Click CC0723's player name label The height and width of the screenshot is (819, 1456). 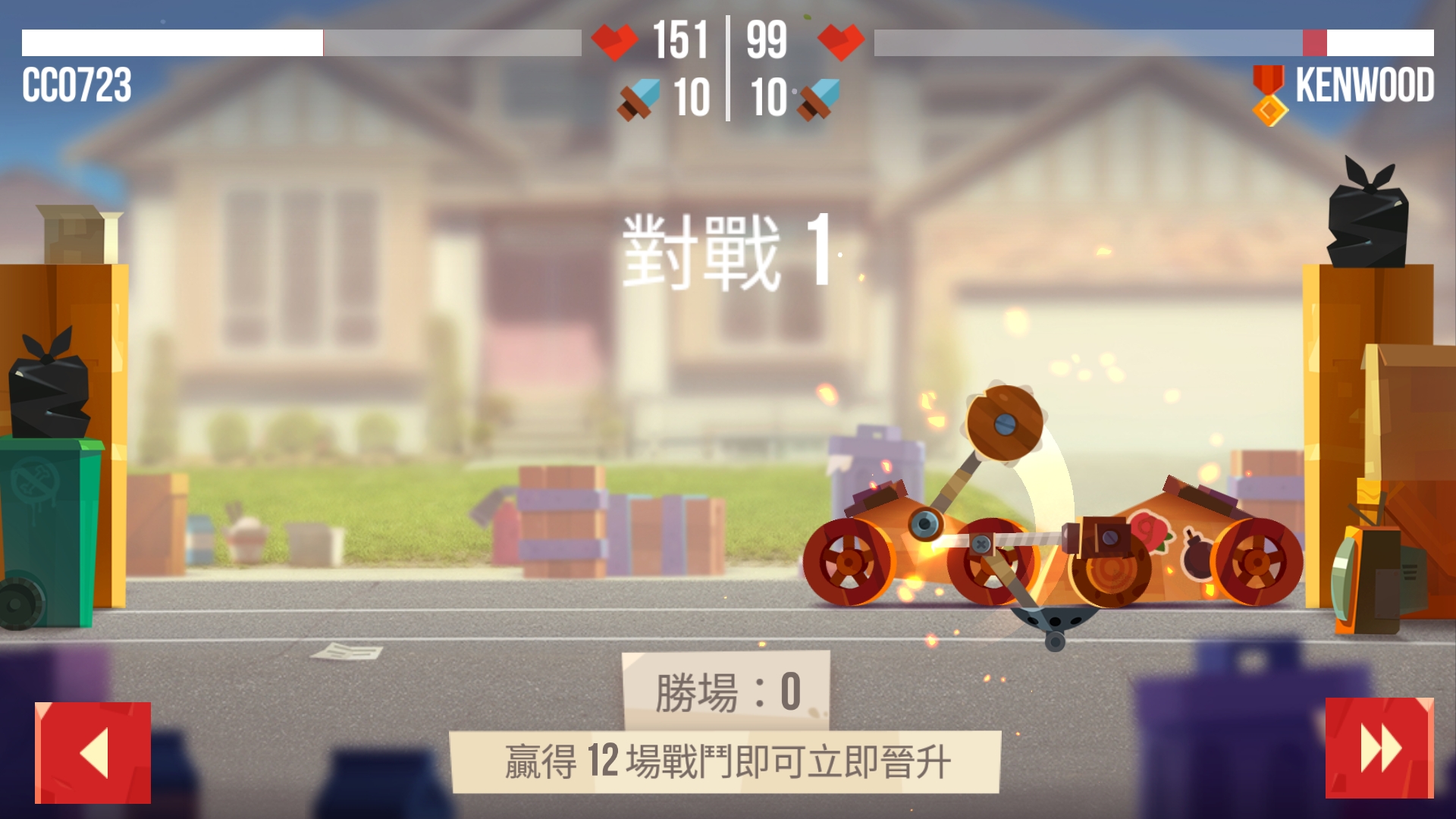(x=76, y=86)
